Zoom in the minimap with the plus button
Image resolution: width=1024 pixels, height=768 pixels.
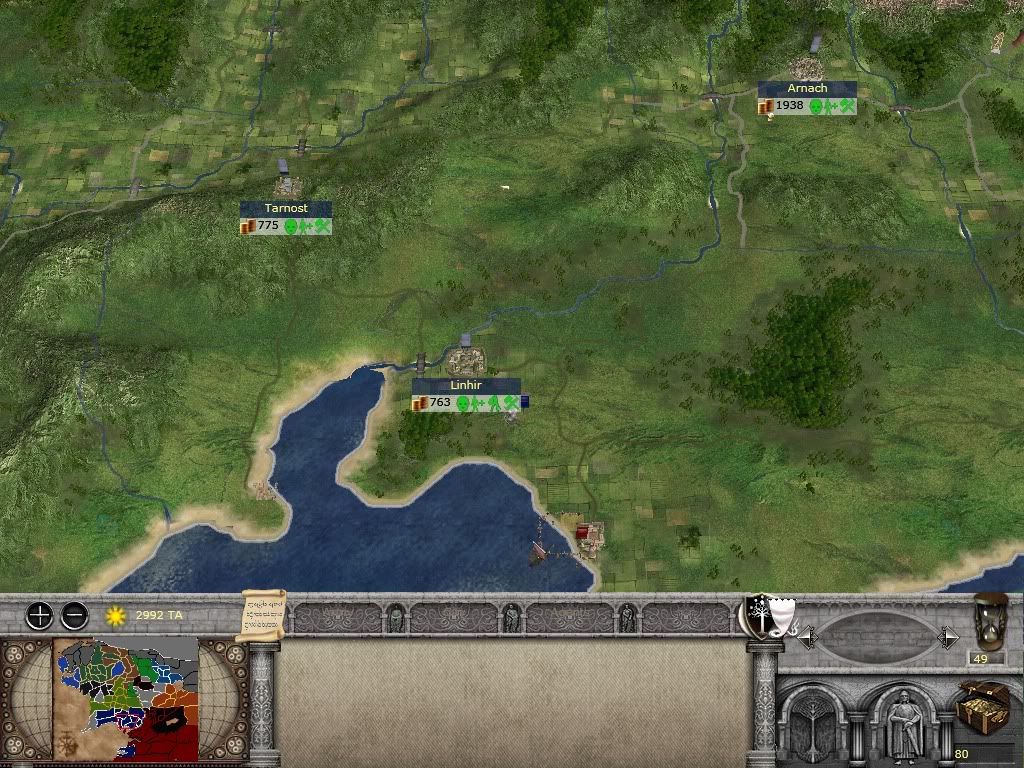39,615
